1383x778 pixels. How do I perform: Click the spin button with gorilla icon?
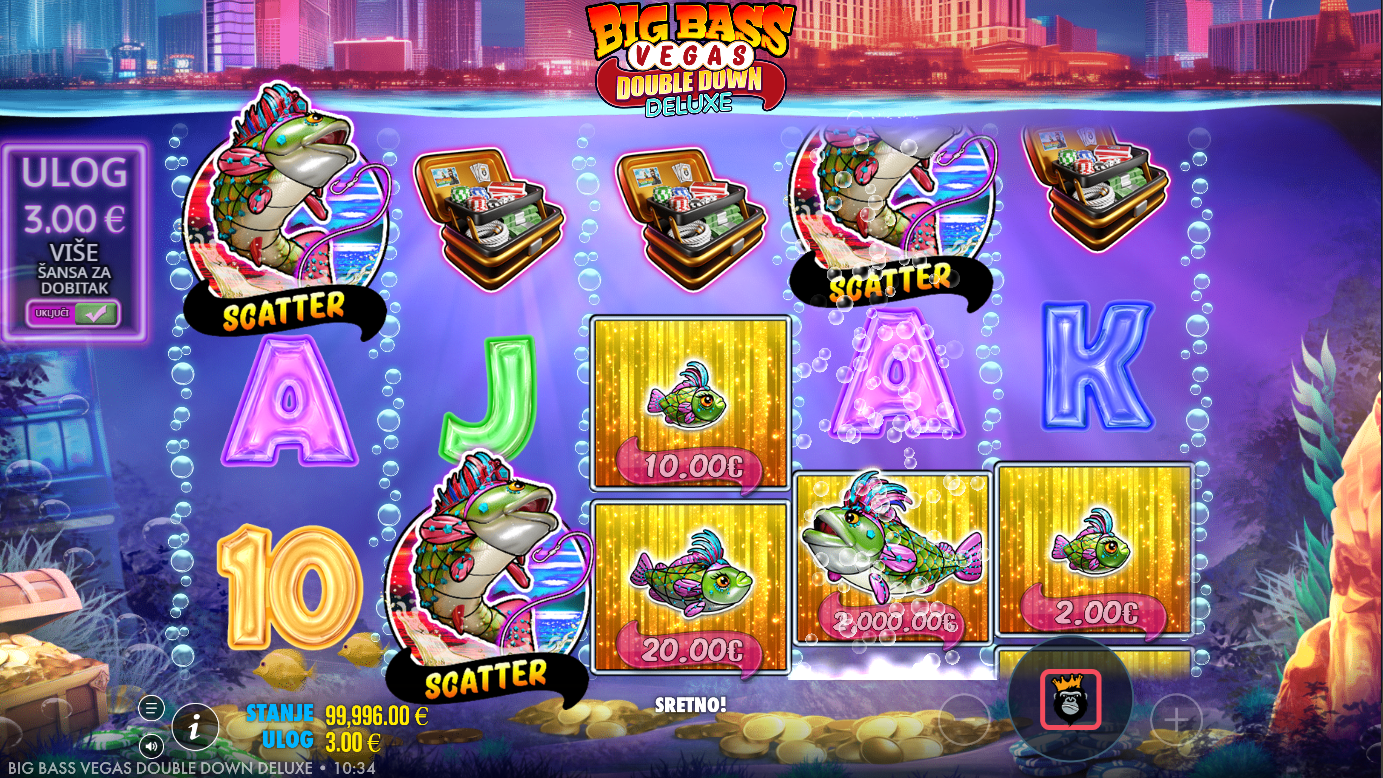pyautogui.click(x=1070, y=699)
